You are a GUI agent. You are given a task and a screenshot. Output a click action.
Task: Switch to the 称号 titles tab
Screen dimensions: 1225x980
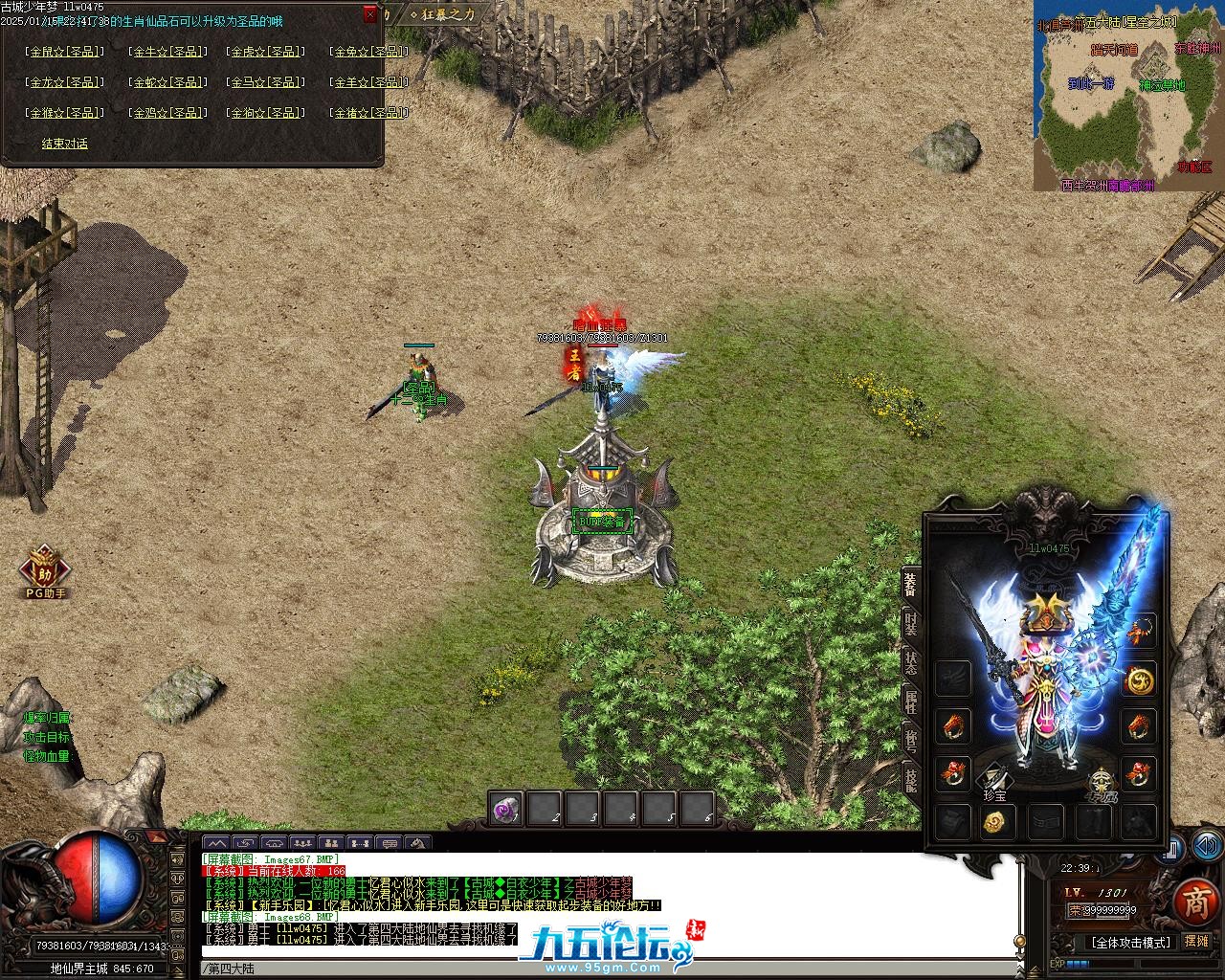911,740
